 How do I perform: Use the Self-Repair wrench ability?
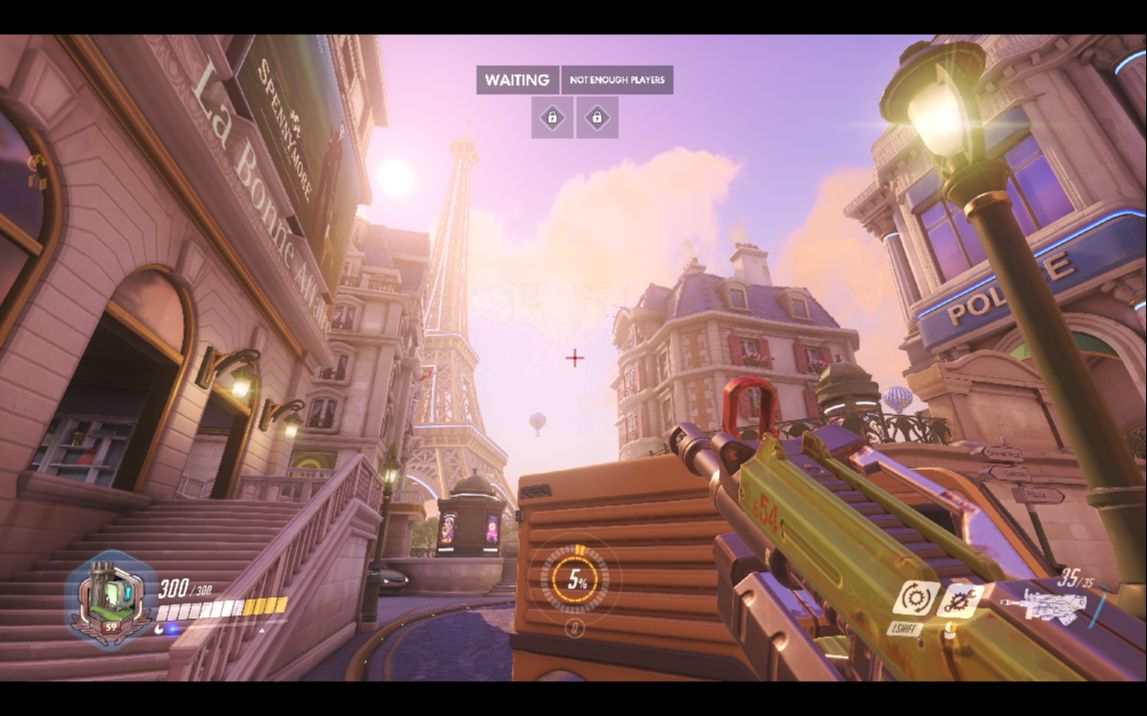point(962,600)
